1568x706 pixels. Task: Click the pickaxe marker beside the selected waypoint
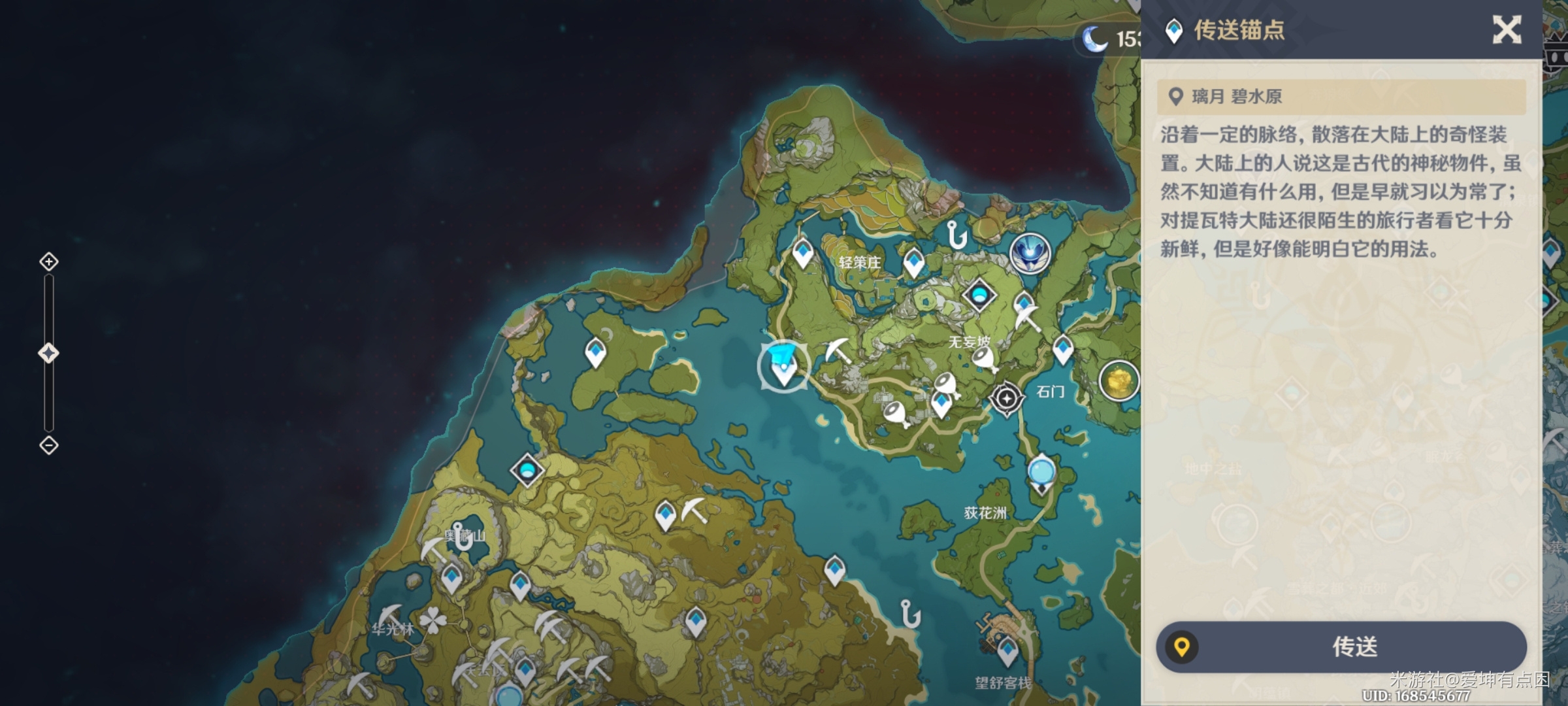click(837, 351)
